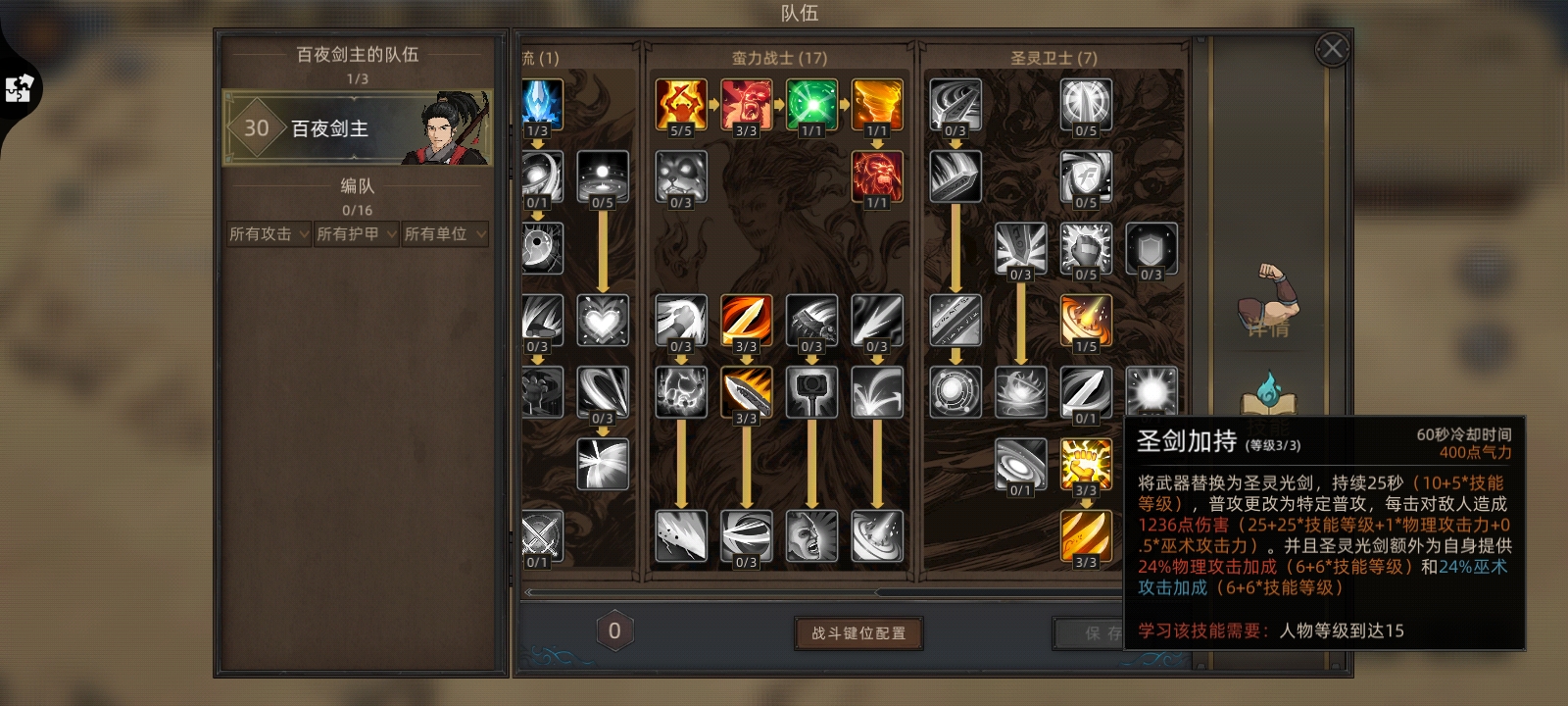Click the 战斗键位配置 button
The height and width of the screenshot is (706, 1568).
(857, 632)
